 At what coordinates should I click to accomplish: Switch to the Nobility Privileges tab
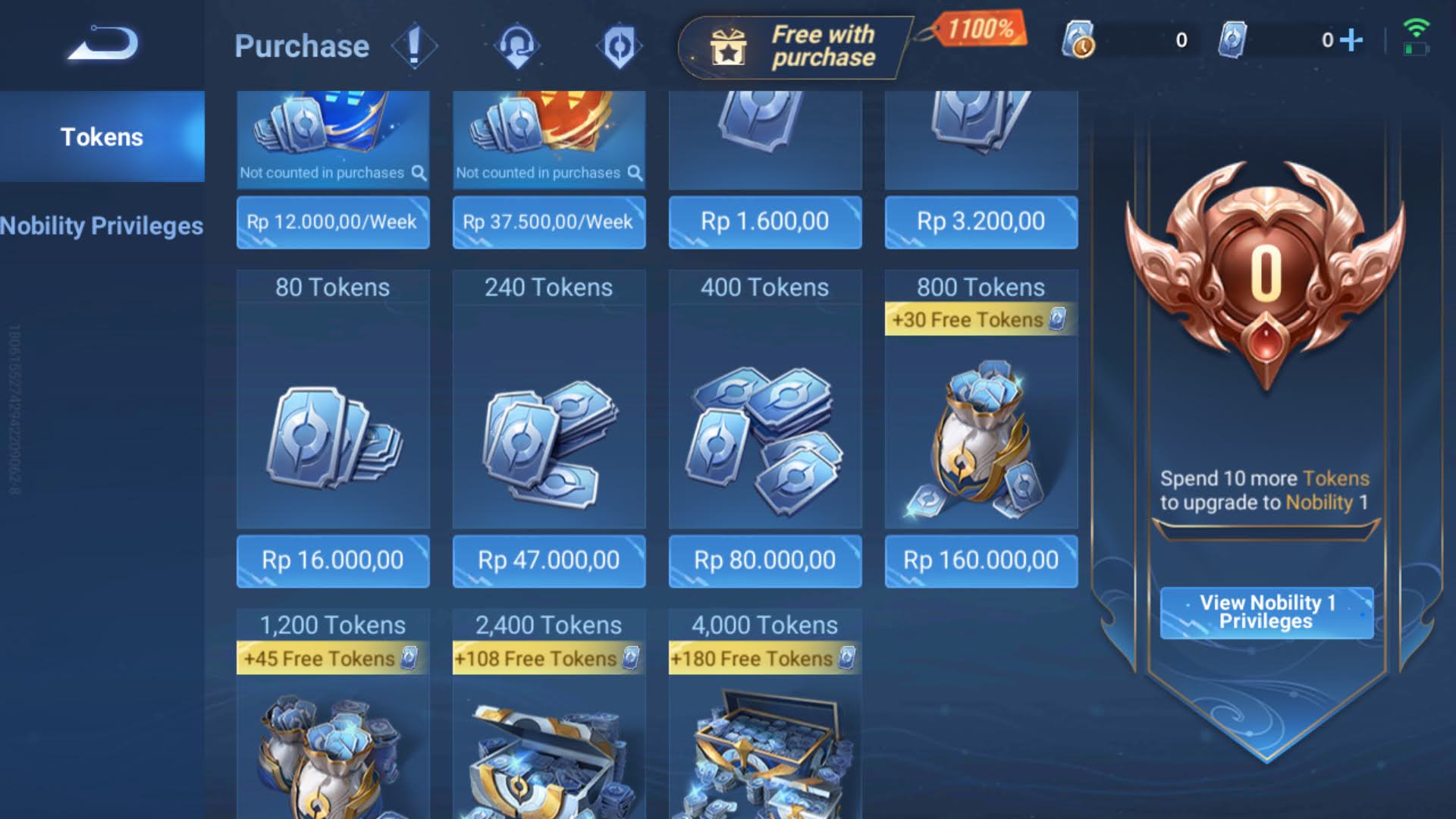tap(101, 225)
